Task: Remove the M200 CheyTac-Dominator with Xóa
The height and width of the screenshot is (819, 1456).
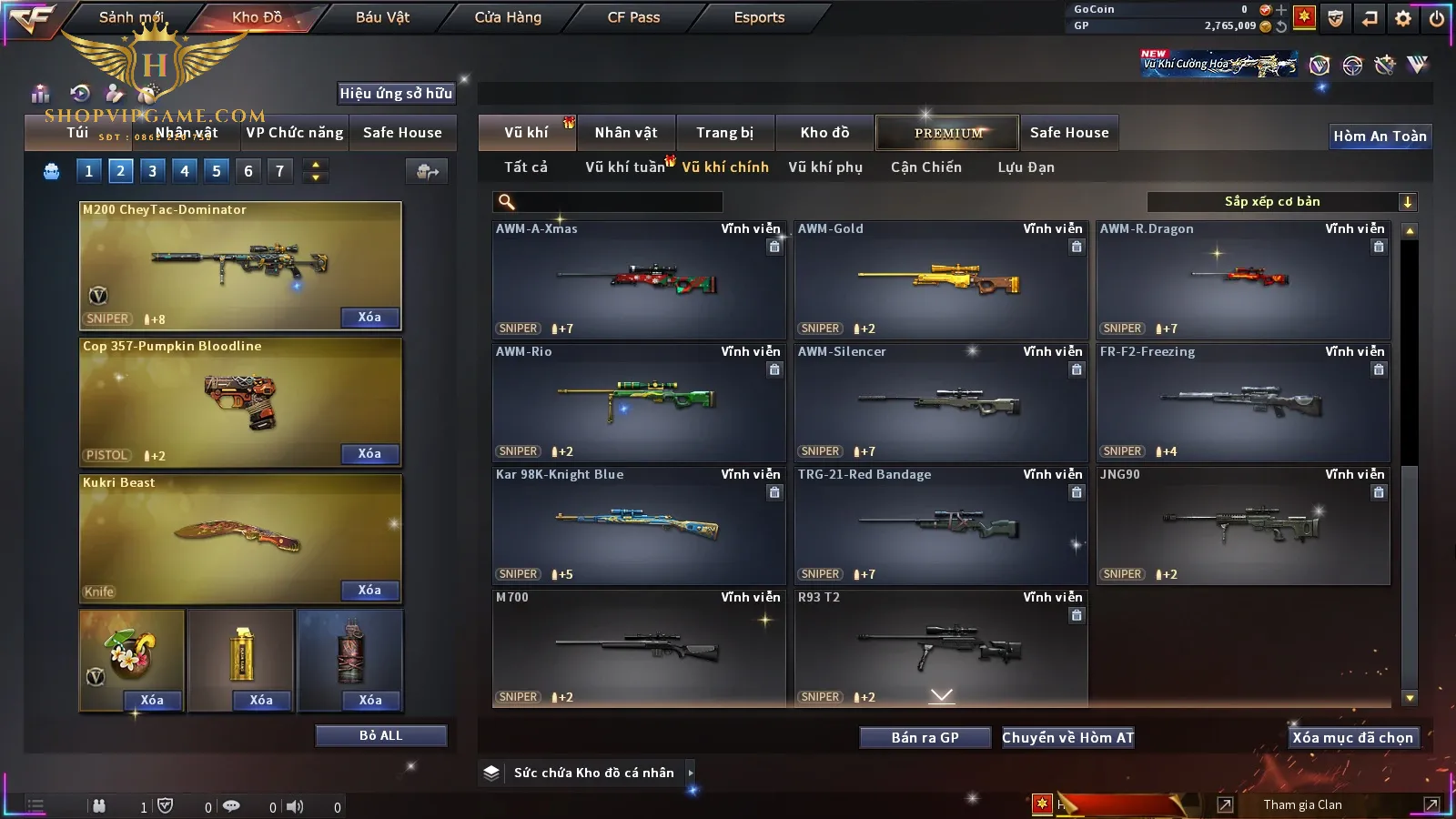Action: (x=369, y=318)
